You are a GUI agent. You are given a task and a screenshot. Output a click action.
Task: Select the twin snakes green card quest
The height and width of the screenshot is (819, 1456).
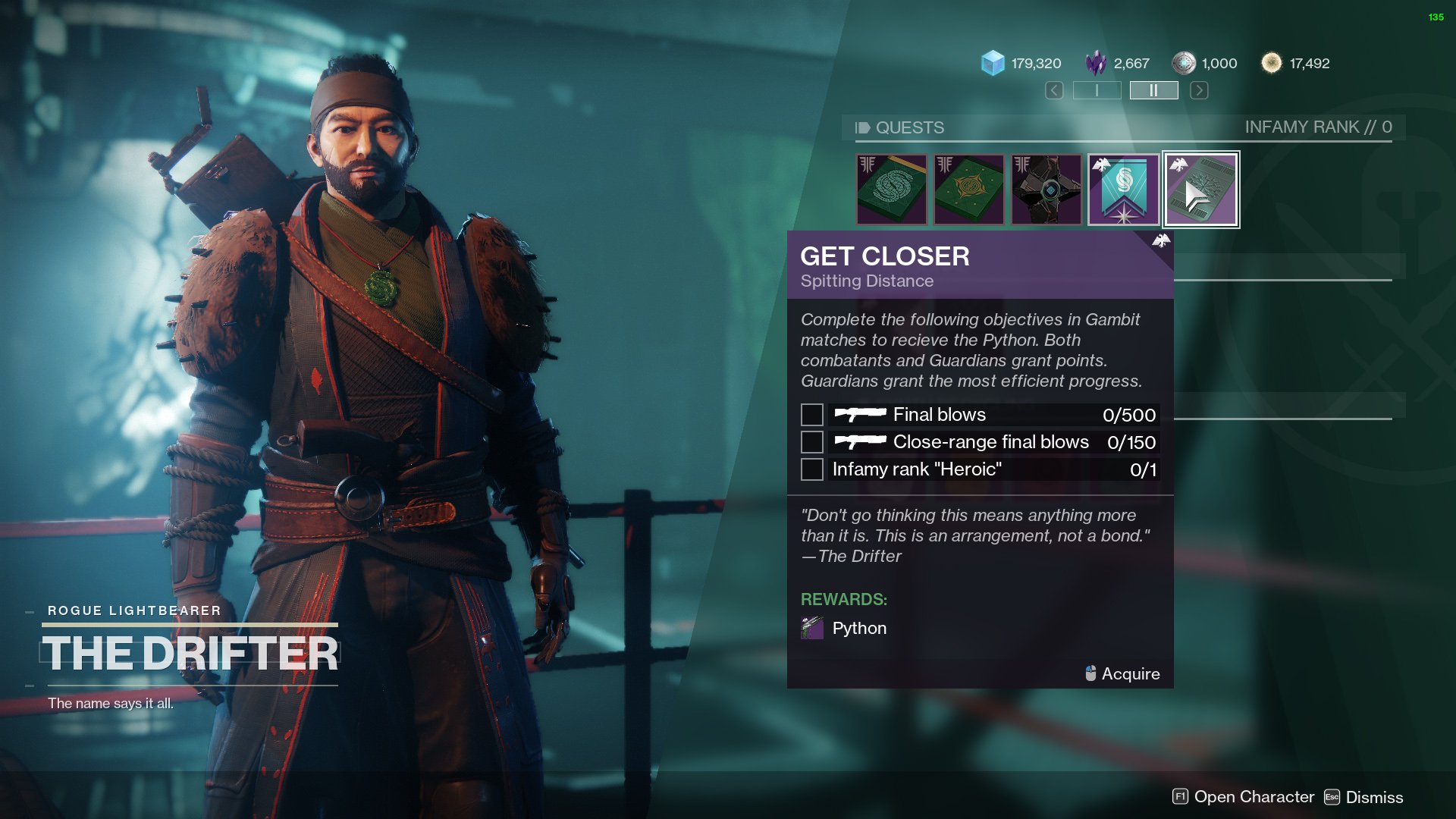click(x=892, y=190)
